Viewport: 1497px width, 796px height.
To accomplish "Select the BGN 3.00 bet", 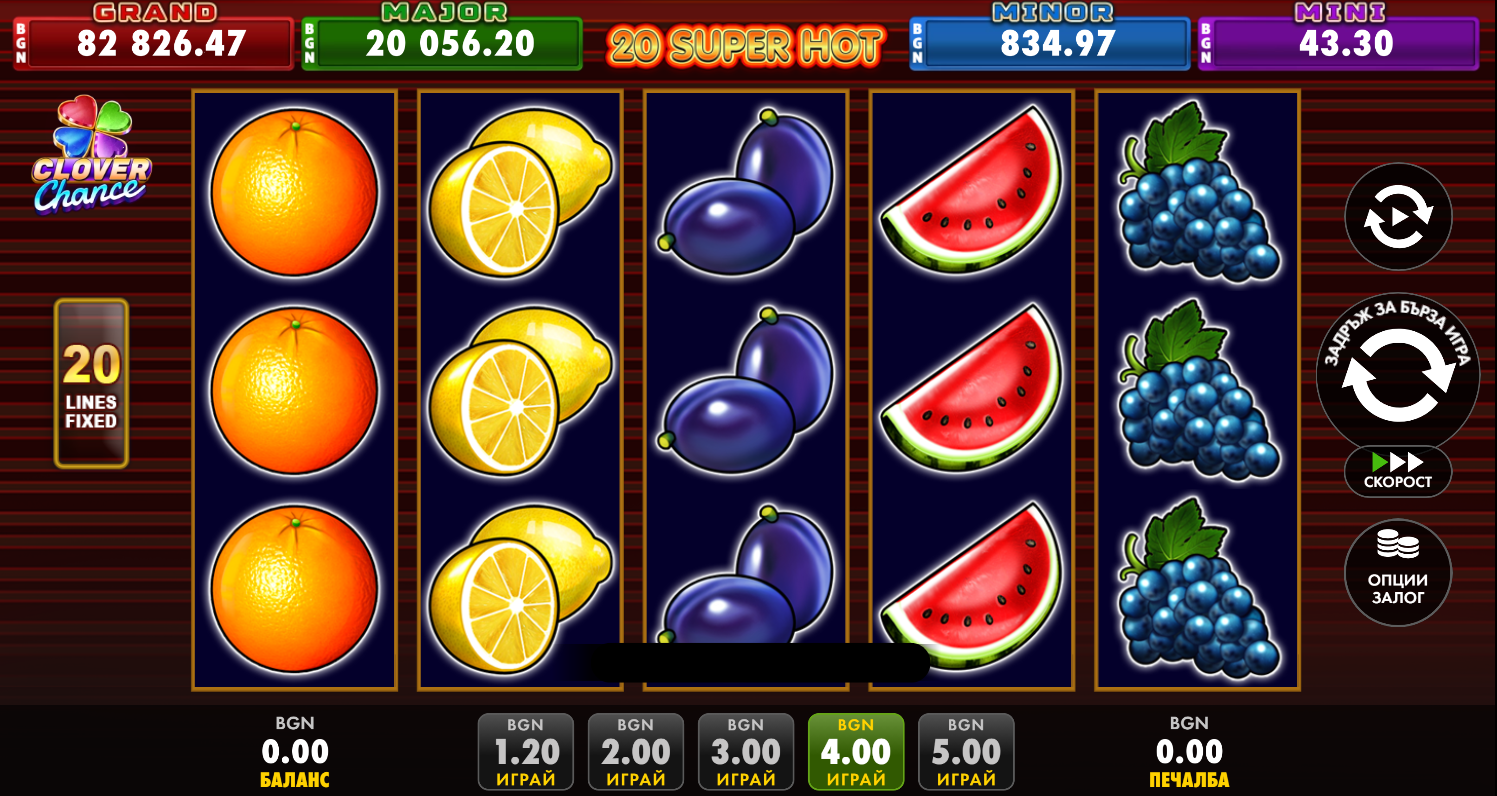I will pyautogui.click(x=746, y=752).
